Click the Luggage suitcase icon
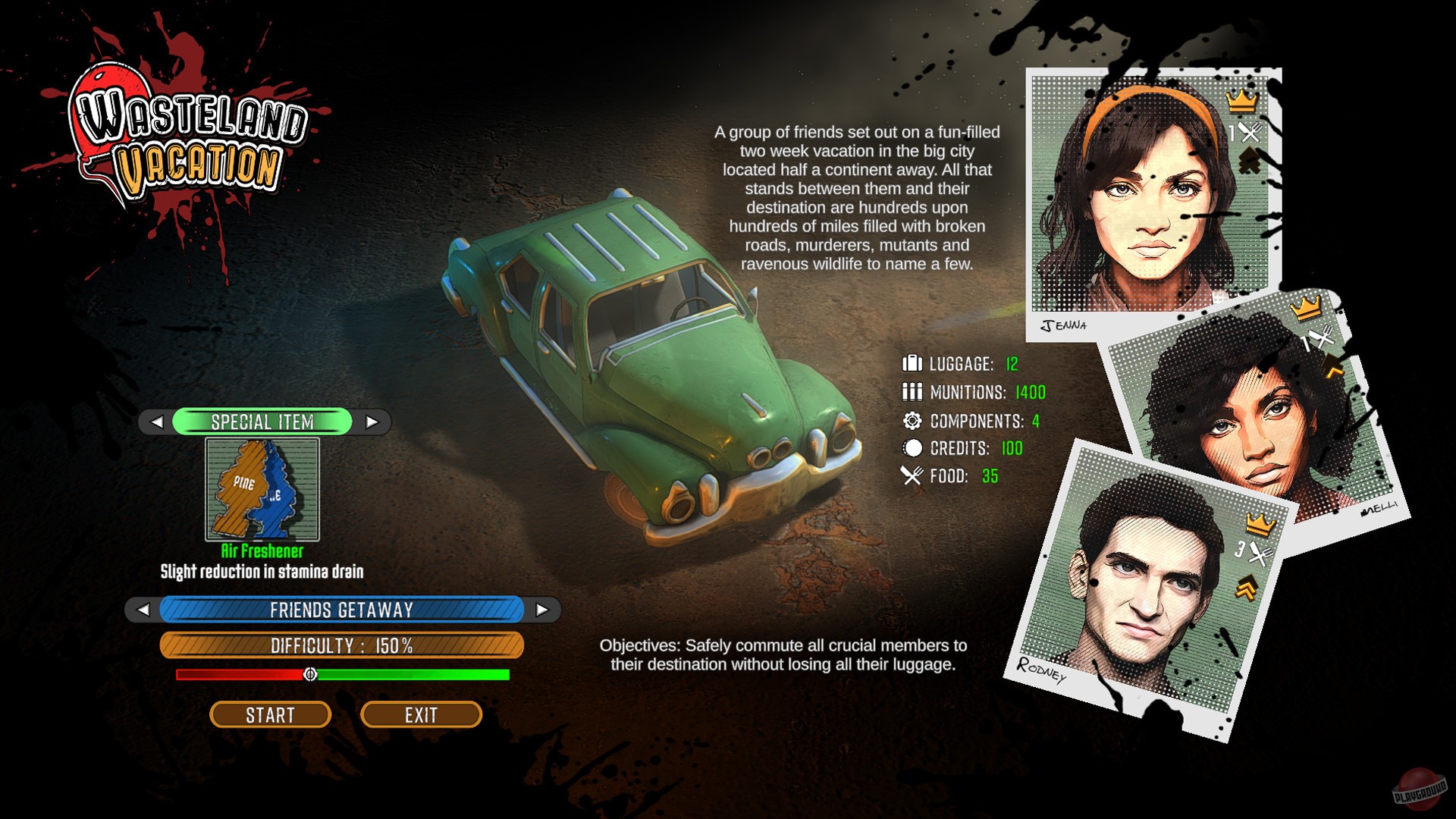The height and width of the screenshot is (819, 1456). click(x=911, y=363)
